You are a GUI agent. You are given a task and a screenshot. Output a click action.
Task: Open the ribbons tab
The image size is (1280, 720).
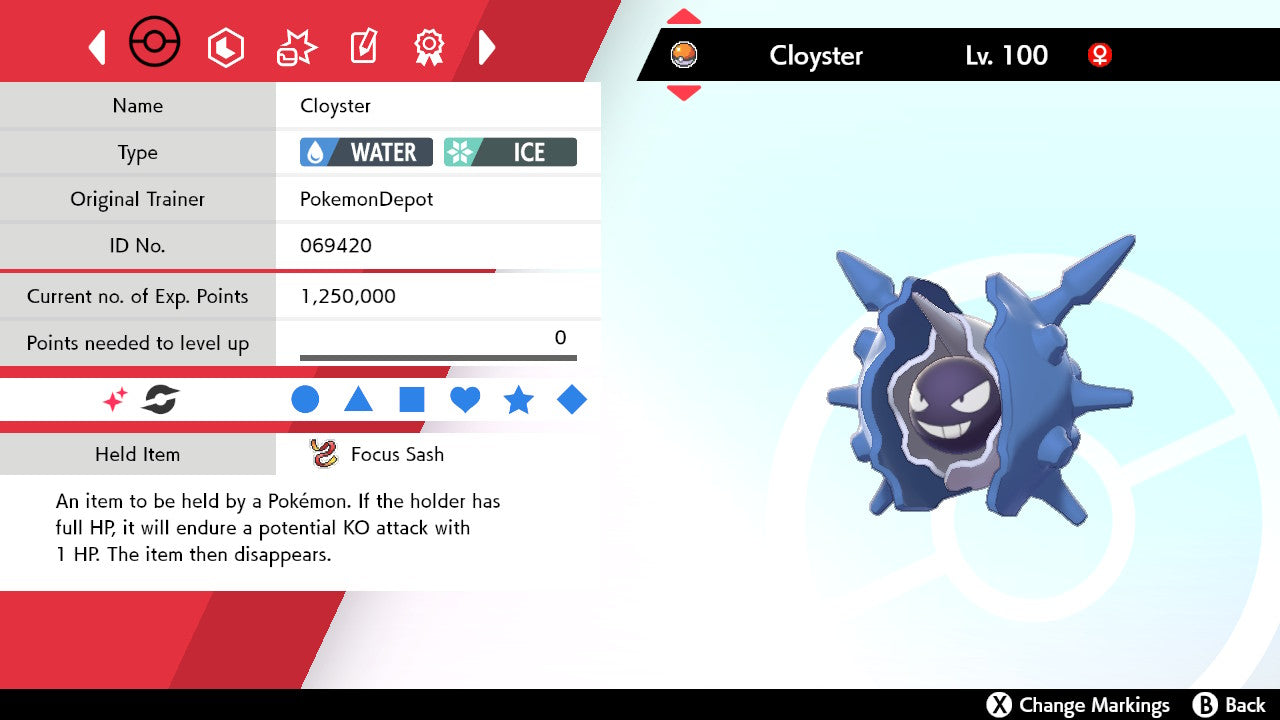click(x=429, y=47)
